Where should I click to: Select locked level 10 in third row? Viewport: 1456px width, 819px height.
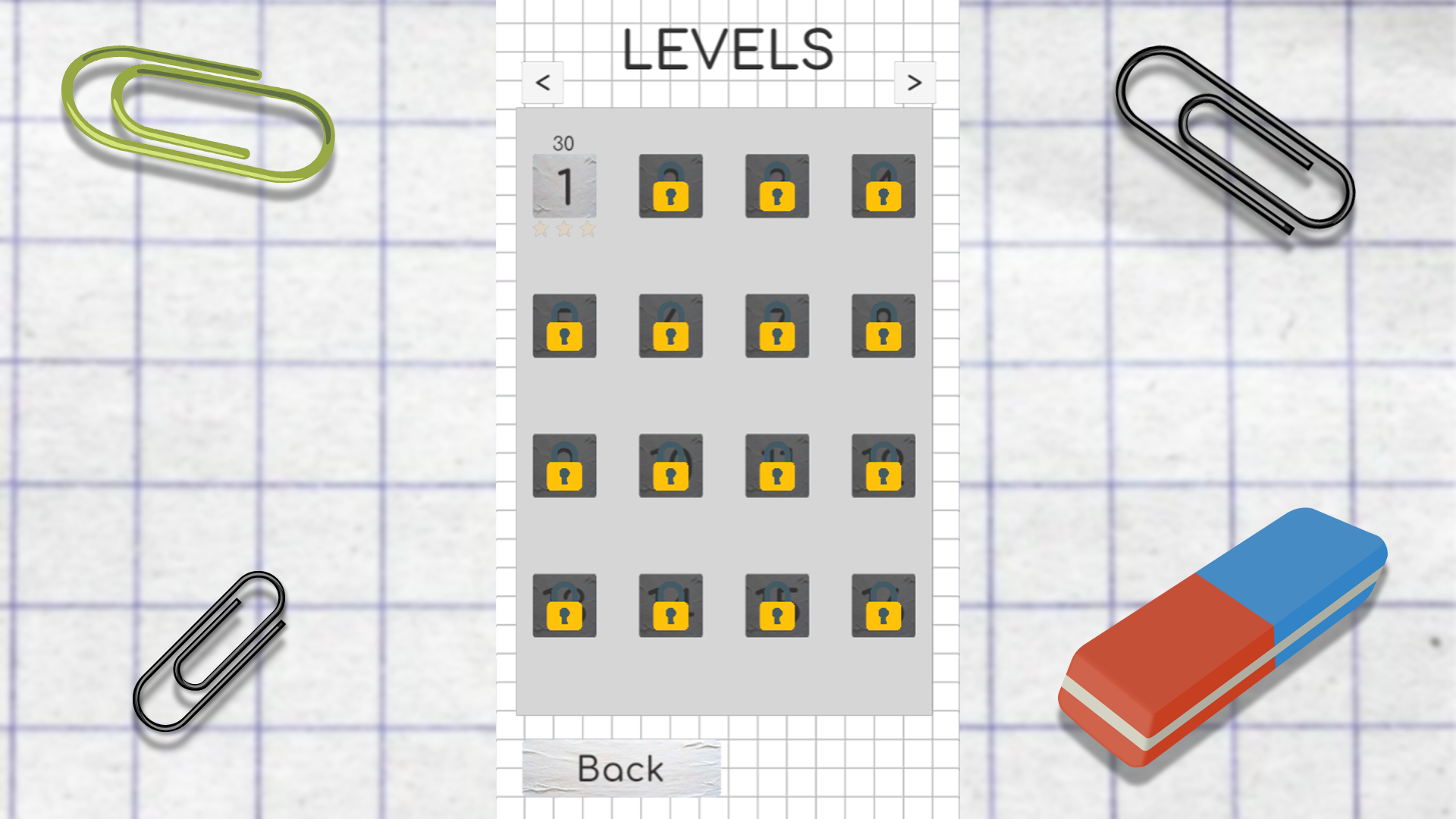(x=670, y=466)
